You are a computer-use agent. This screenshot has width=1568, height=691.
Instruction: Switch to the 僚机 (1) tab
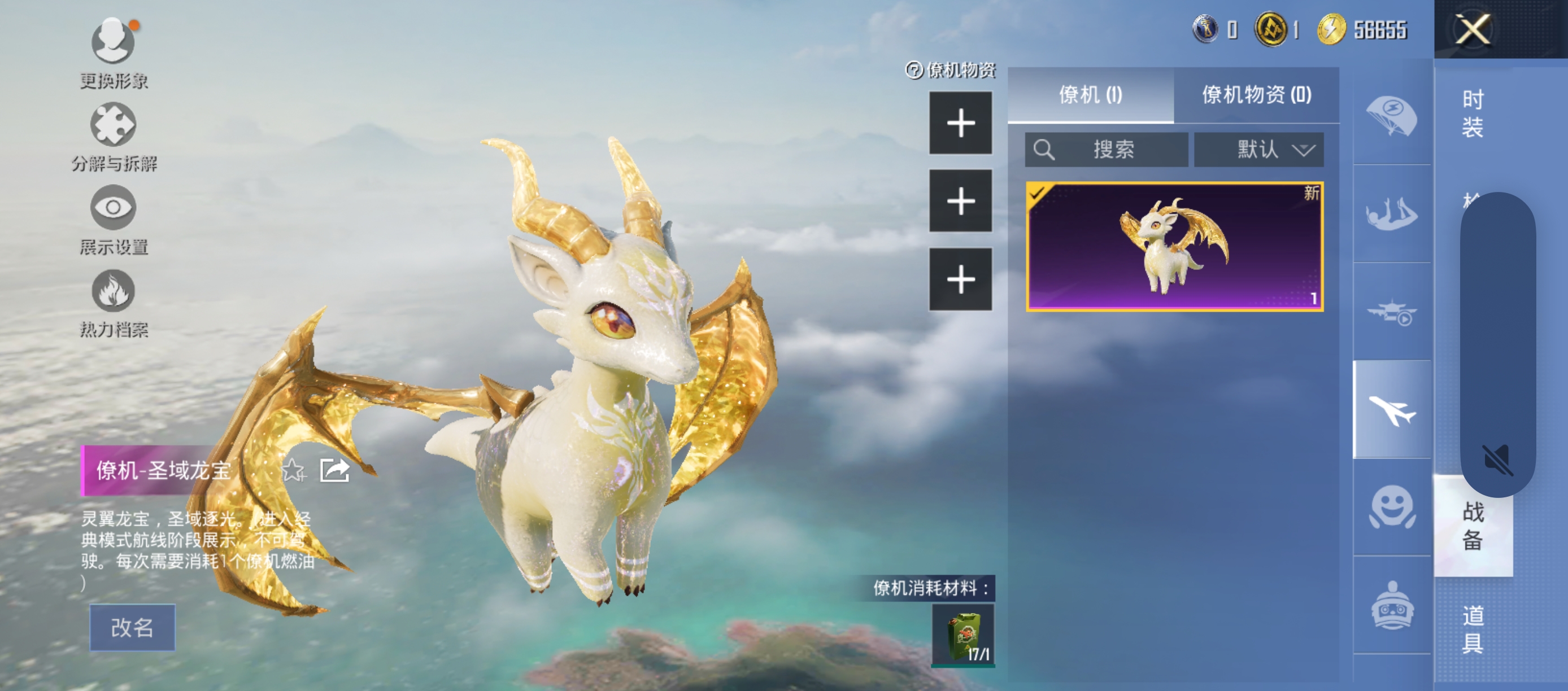pyautogui.click(x=1090, y=95)
